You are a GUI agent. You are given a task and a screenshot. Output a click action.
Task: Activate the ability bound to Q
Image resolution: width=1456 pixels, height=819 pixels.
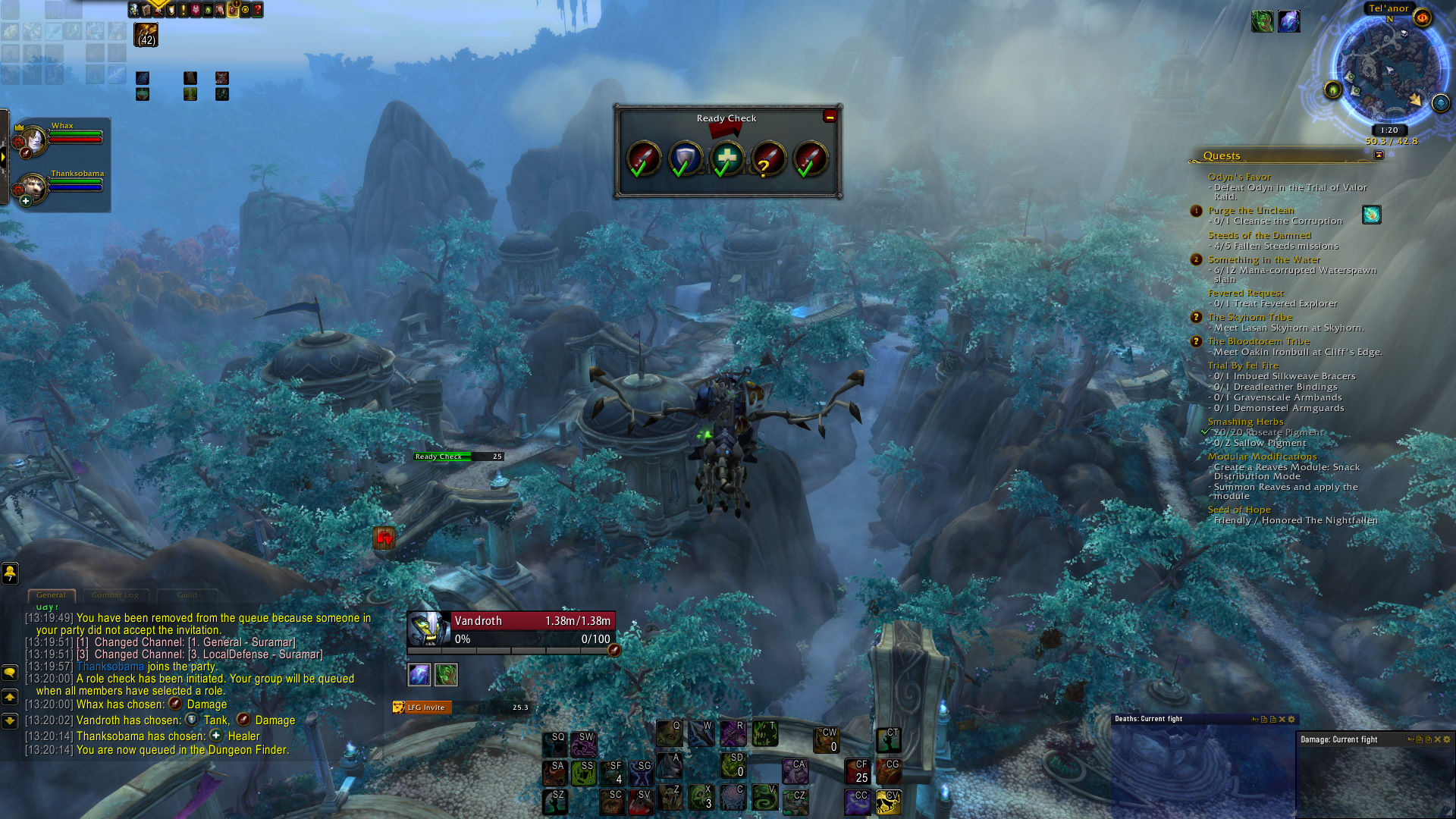[x=669, y=734]
